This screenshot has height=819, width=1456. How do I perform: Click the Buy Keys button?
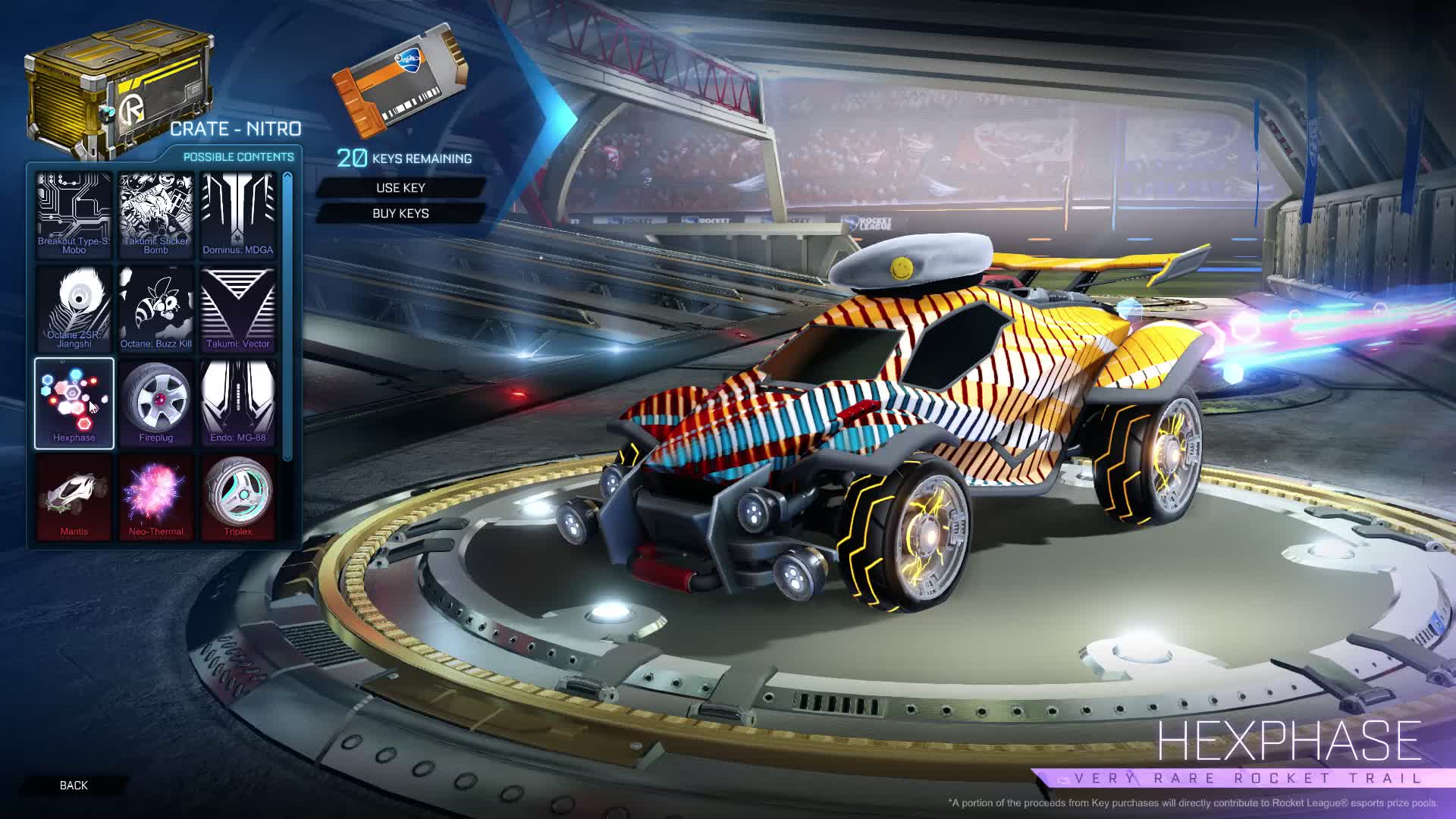(403, 213)
